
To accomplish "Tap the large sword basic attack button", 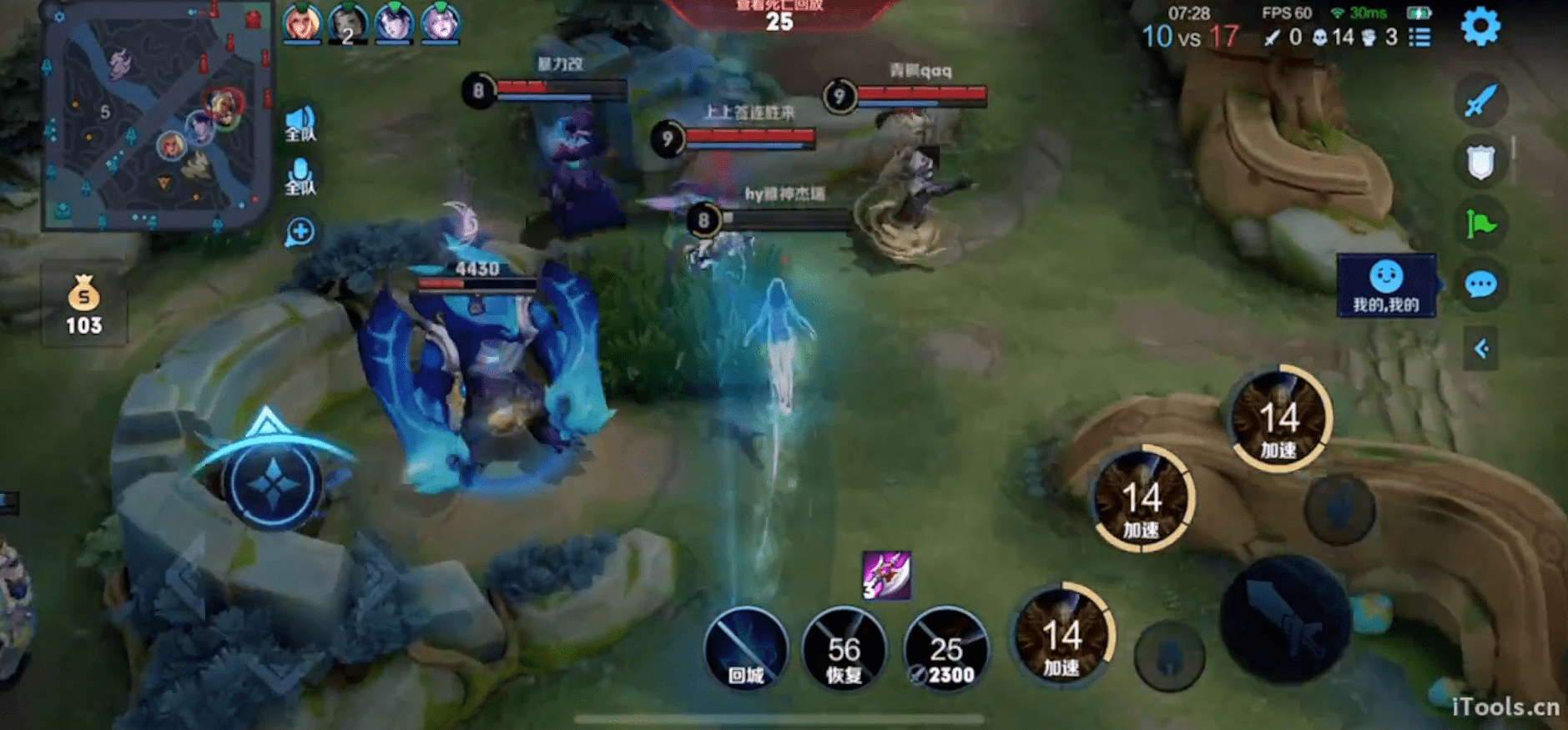I will pyautogui.click(x=1285, y=619).
